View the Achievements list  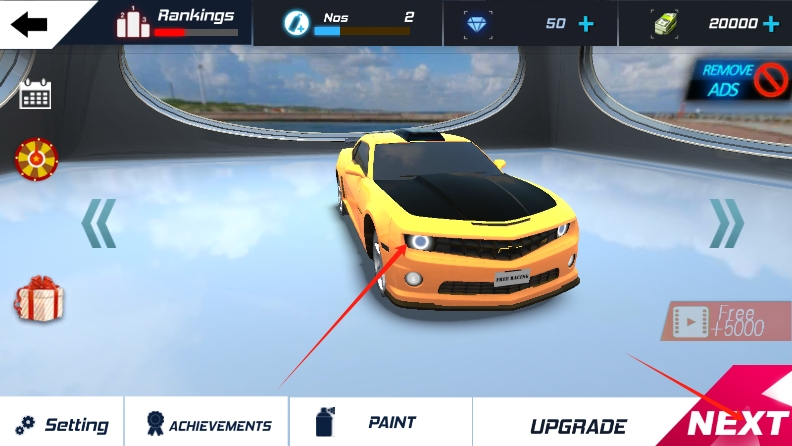(208, 424)
